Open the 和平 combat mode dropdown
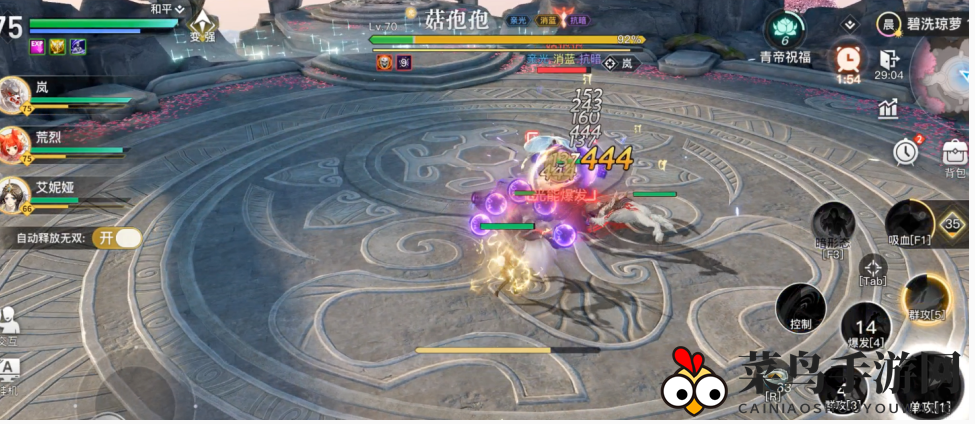 coord(166,8)
